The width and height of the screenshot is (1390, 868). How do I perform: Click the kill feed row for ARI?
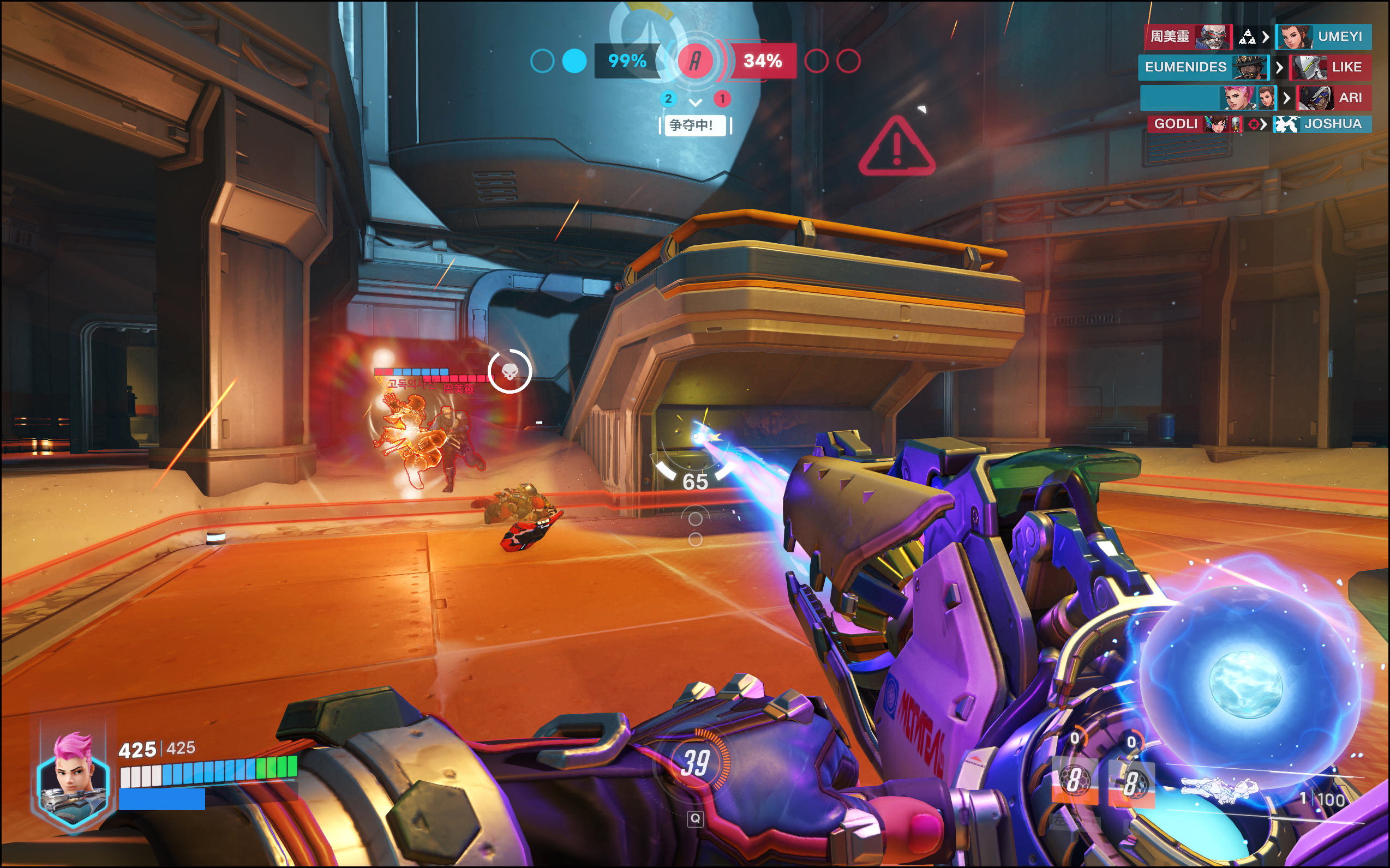point(1256,98)
